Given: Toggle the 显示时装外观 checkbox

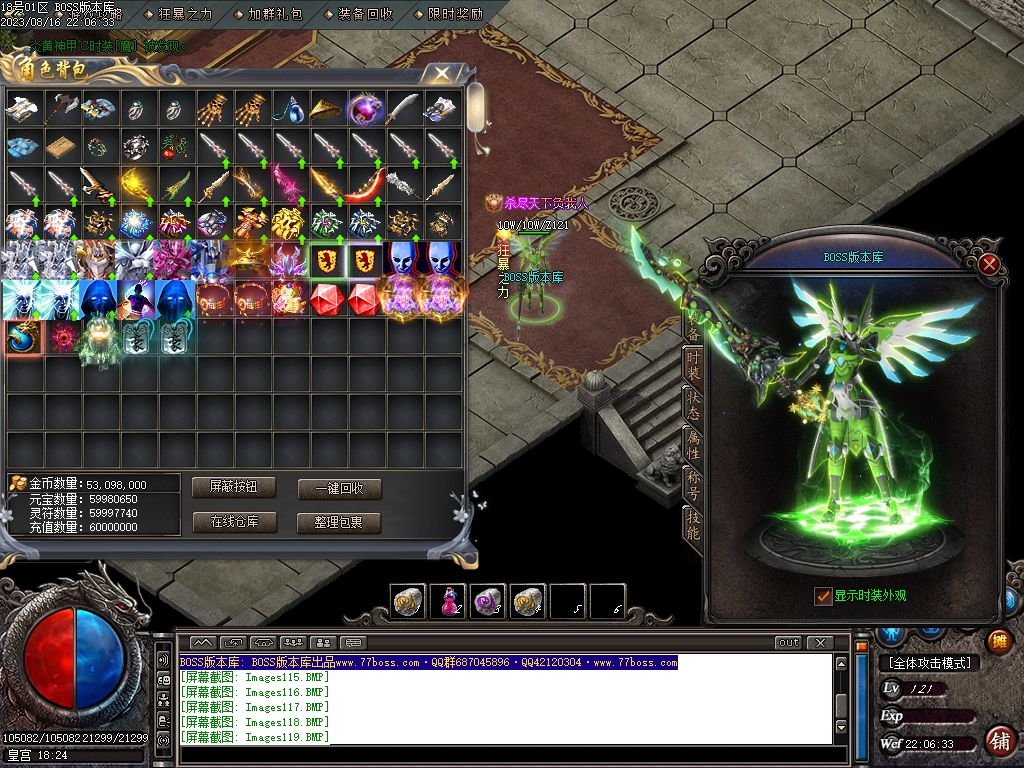Looking at the screenshot, I should point(823,596).
